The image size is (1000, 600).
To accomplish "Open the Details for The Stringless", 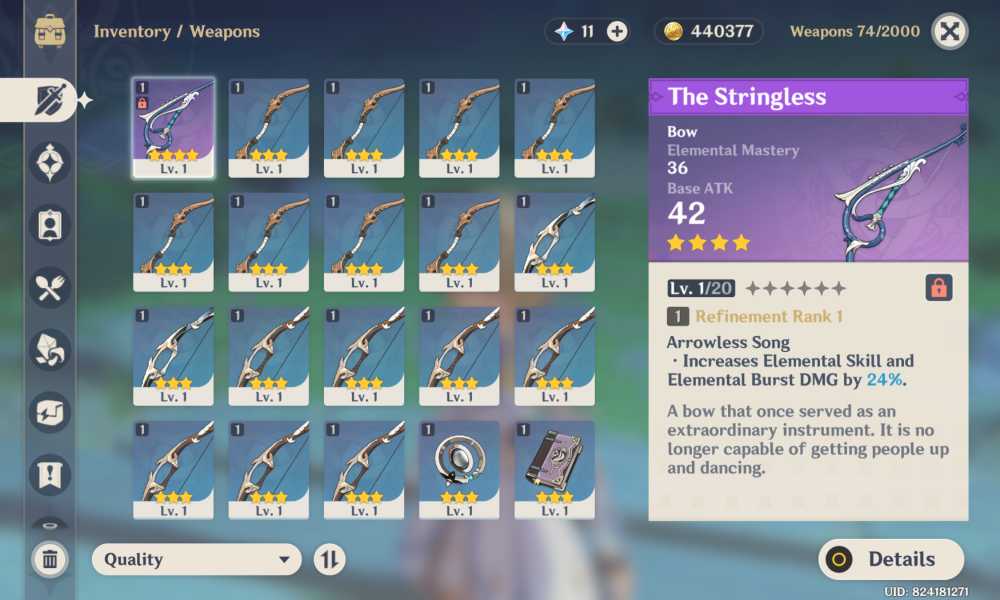I will click(891, 560).
